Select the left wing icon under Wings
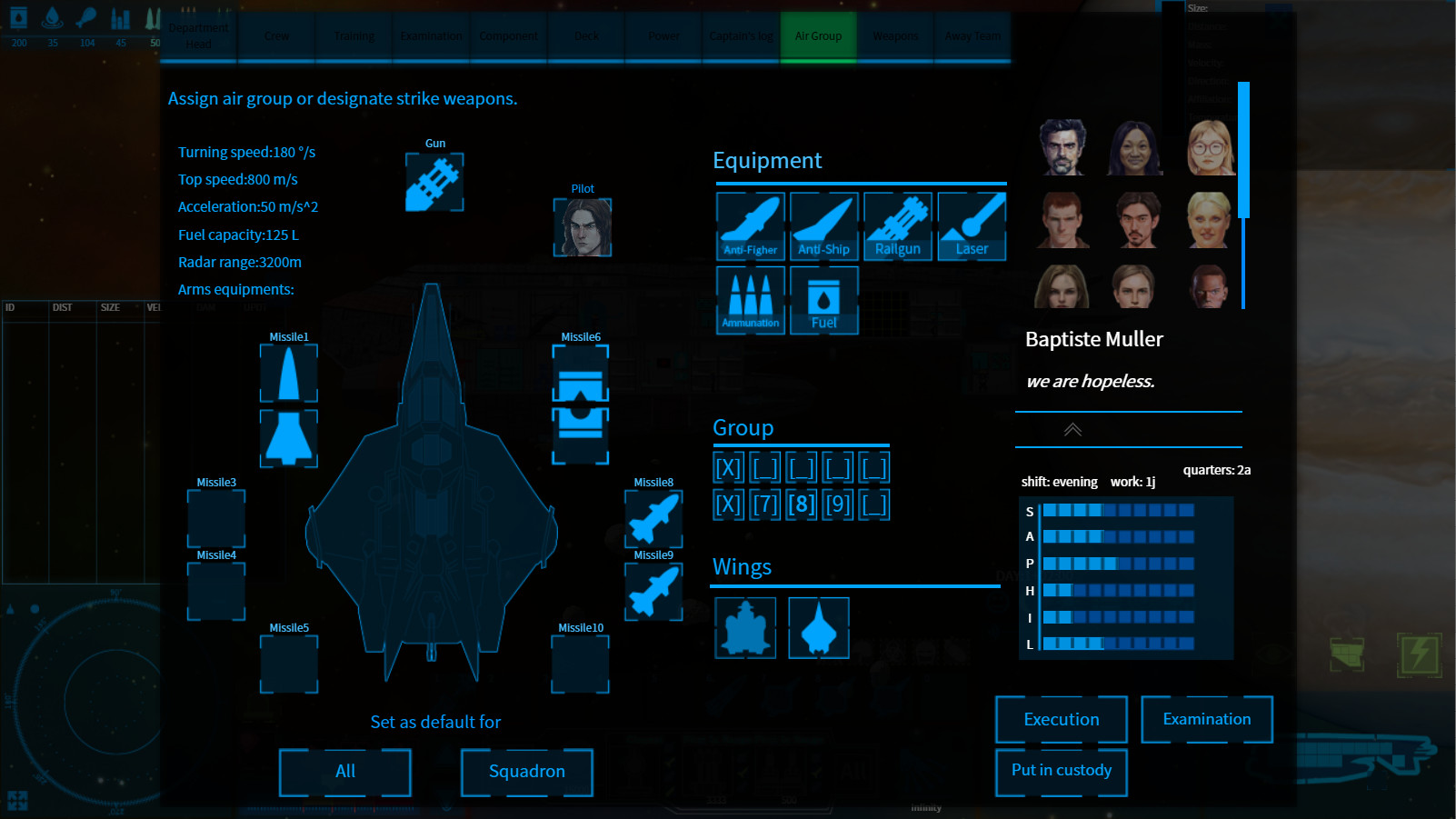Image resolution: width=1456 pixels, height=819 pixels. 745,627
